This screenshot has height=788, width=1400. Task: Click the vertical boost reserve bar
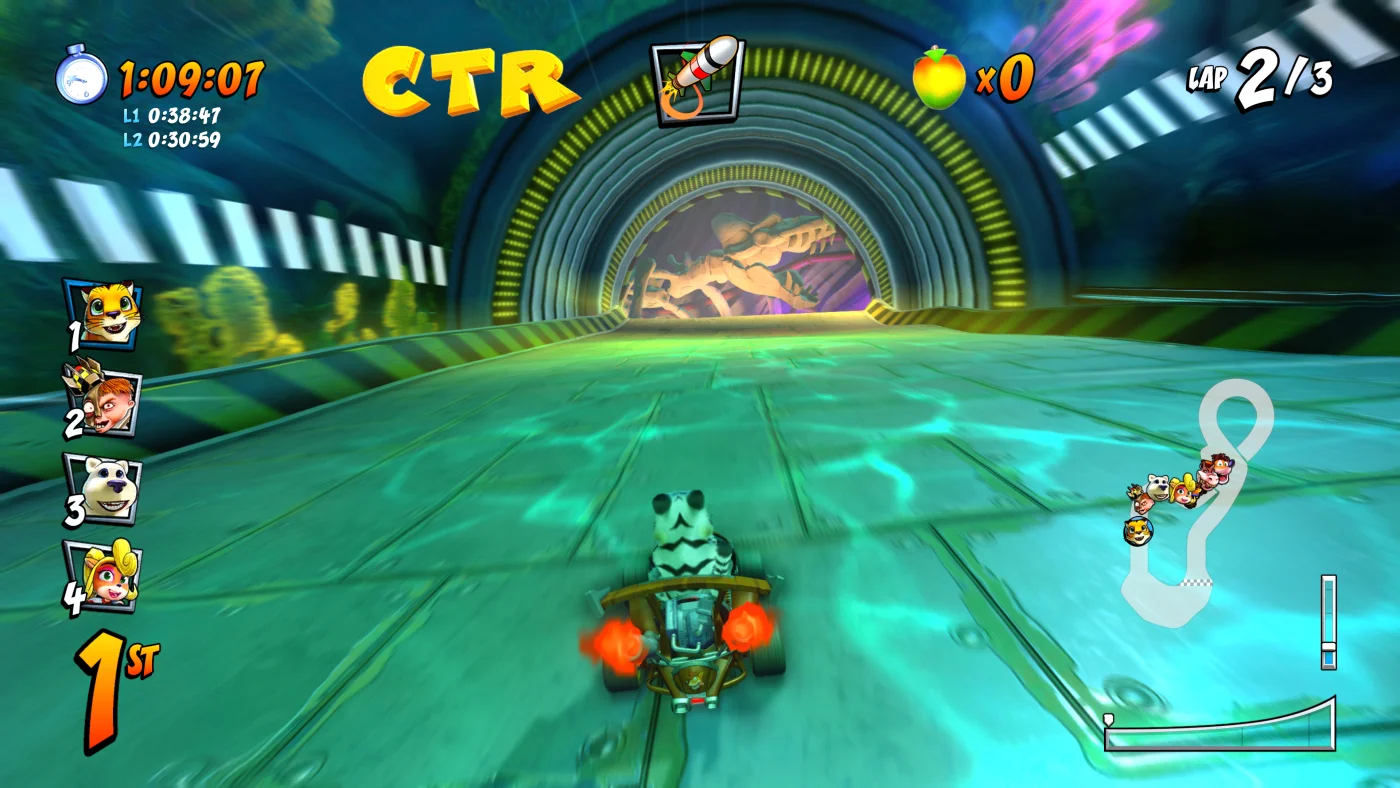tap(1330, 620)
